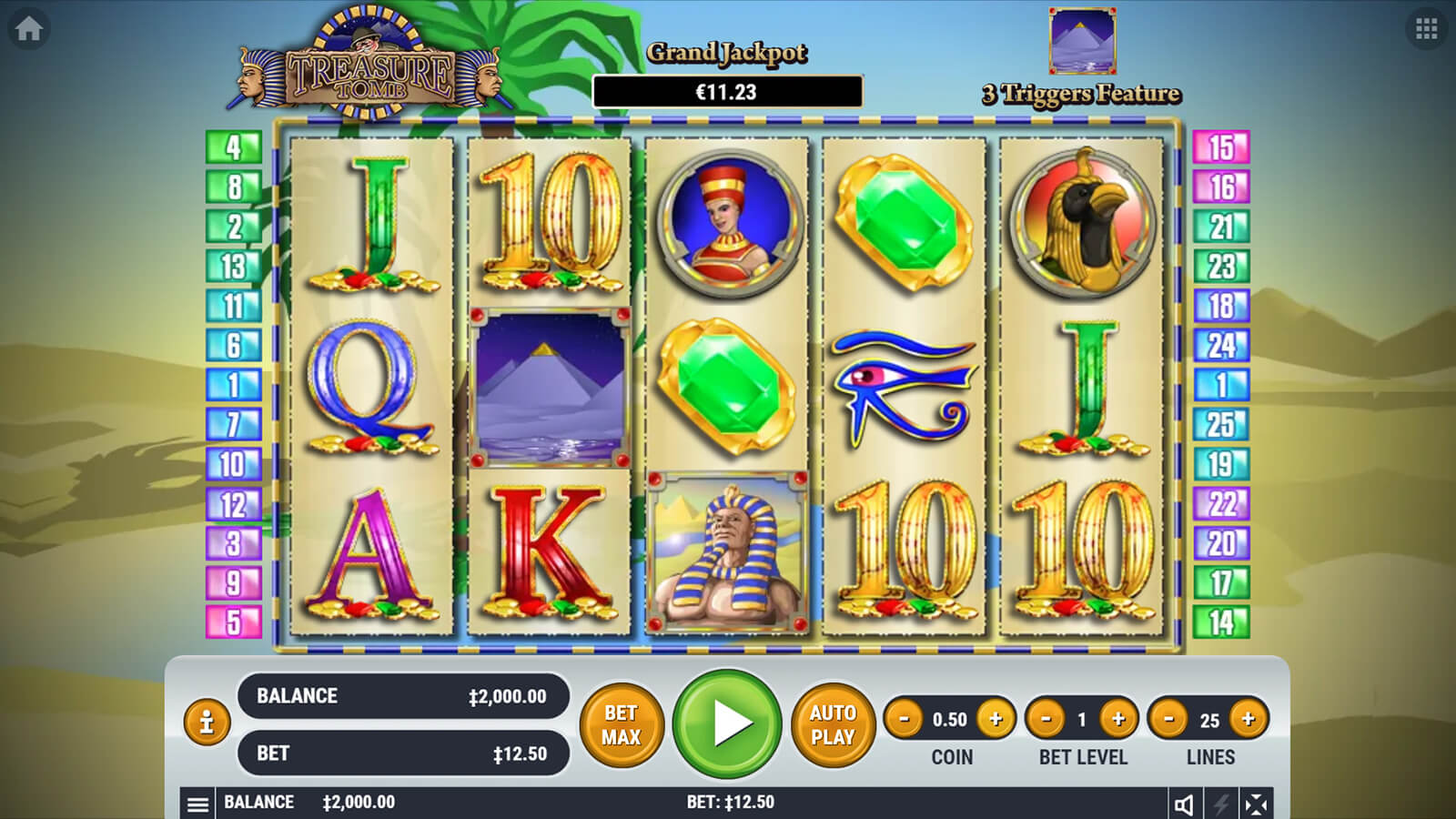
Task: Select payline 4 indicator
Action: coord(234,147)
